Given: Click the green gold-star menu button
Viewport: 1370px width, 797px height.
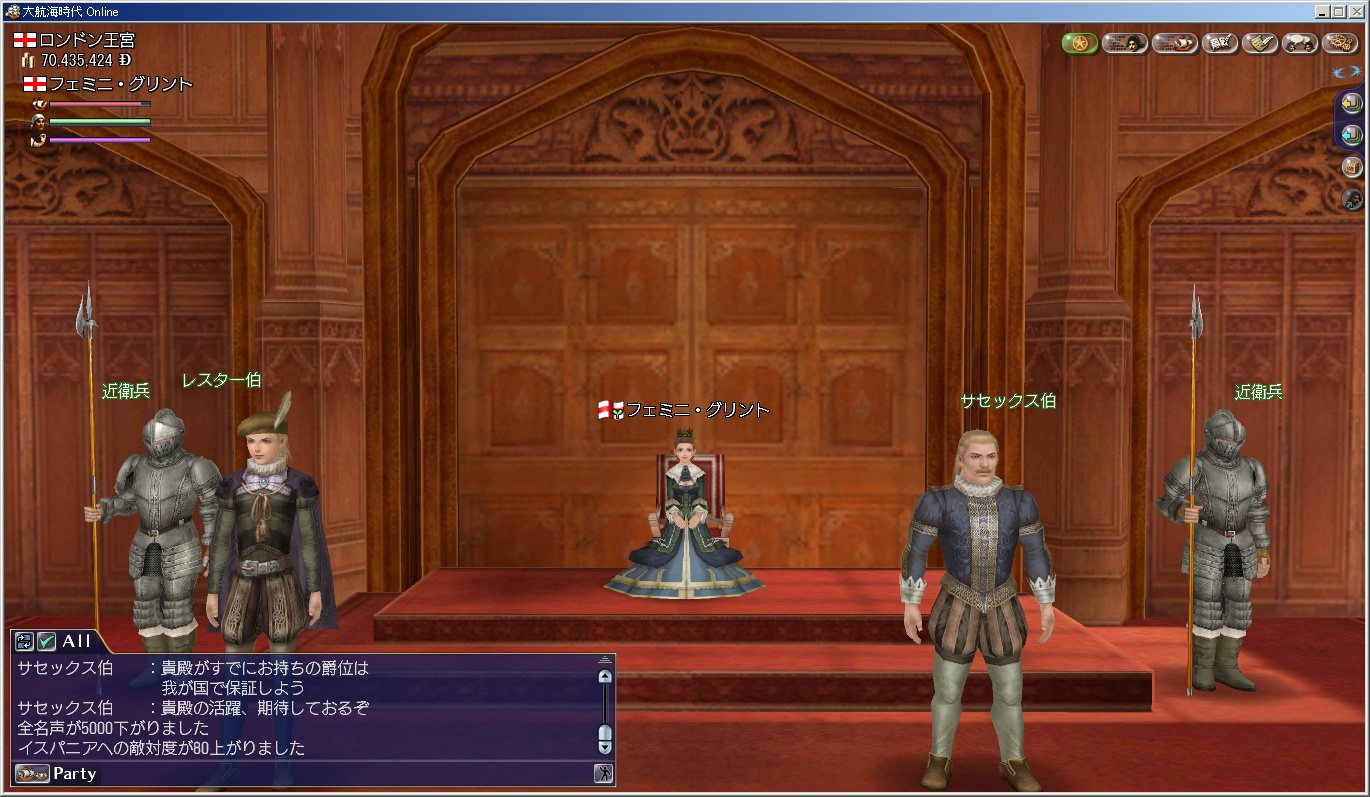Looking at the screenshot, I should 1080,43.
